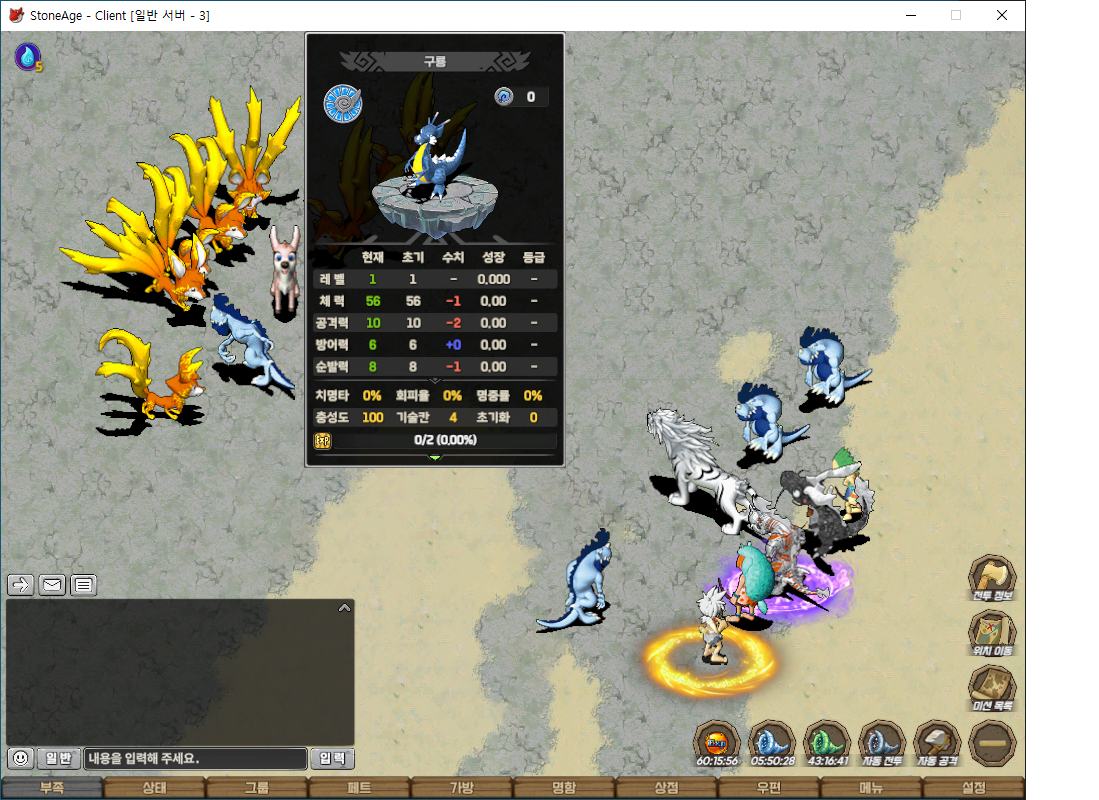Open the 페트 (pet) menu
The width and height of the screenshot is (1099, 800).
click(x=359, y=788)
